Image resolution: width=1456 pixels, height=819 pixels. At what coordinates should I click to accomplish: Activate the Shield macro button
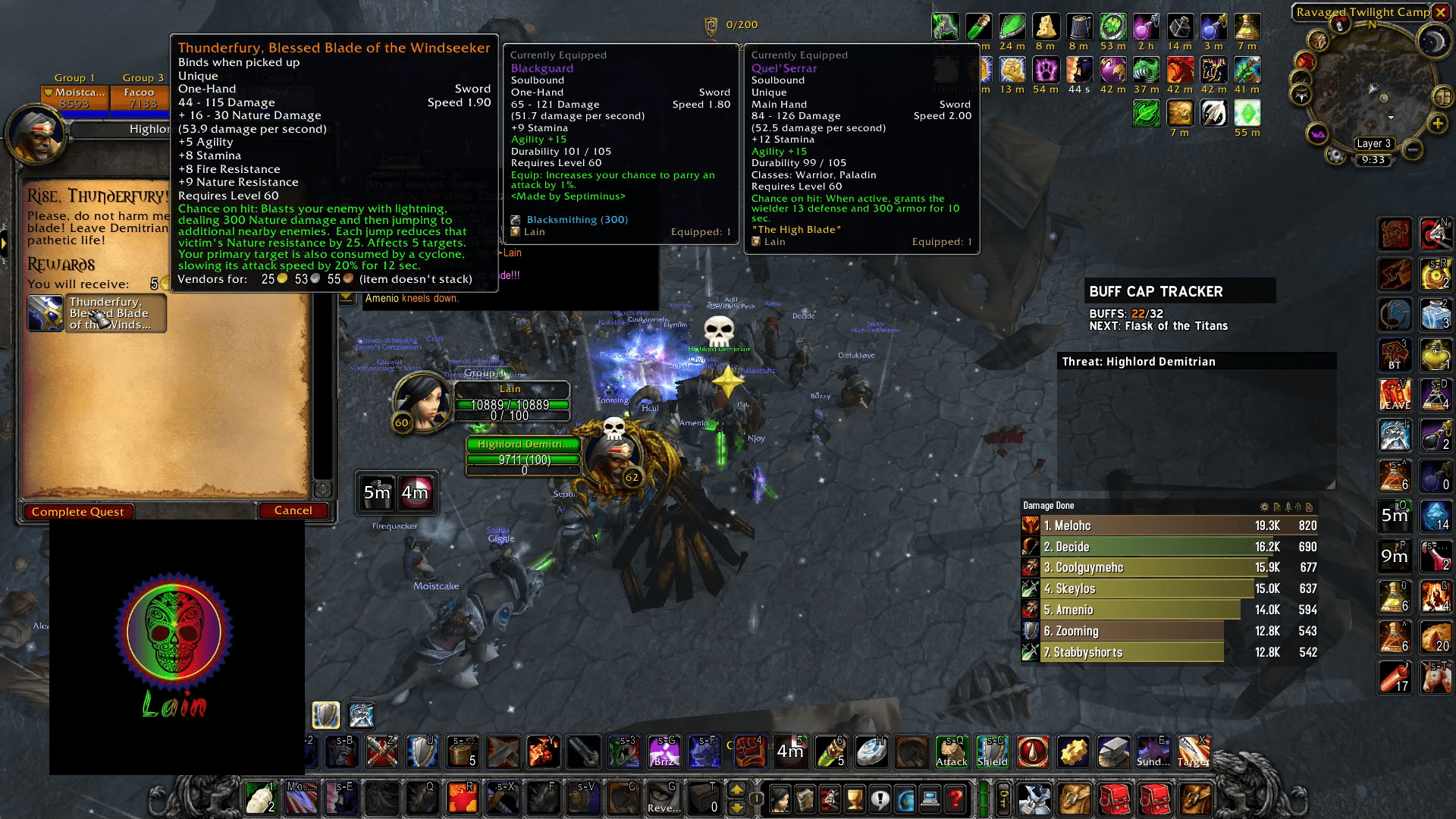pos(992,752)
